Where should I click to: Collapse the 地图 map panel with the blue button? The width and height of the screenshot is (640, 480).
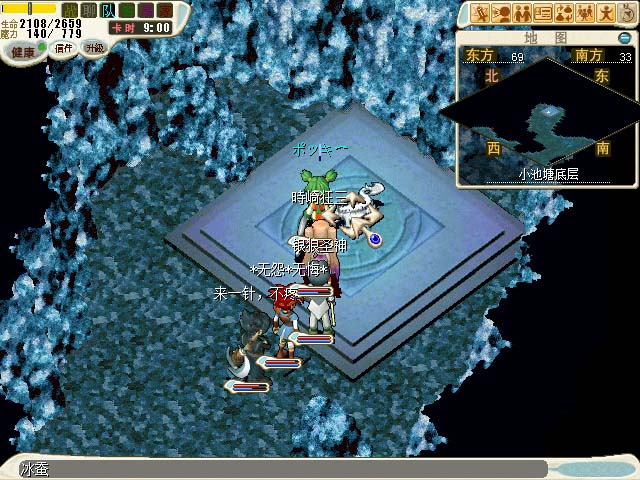624,38
